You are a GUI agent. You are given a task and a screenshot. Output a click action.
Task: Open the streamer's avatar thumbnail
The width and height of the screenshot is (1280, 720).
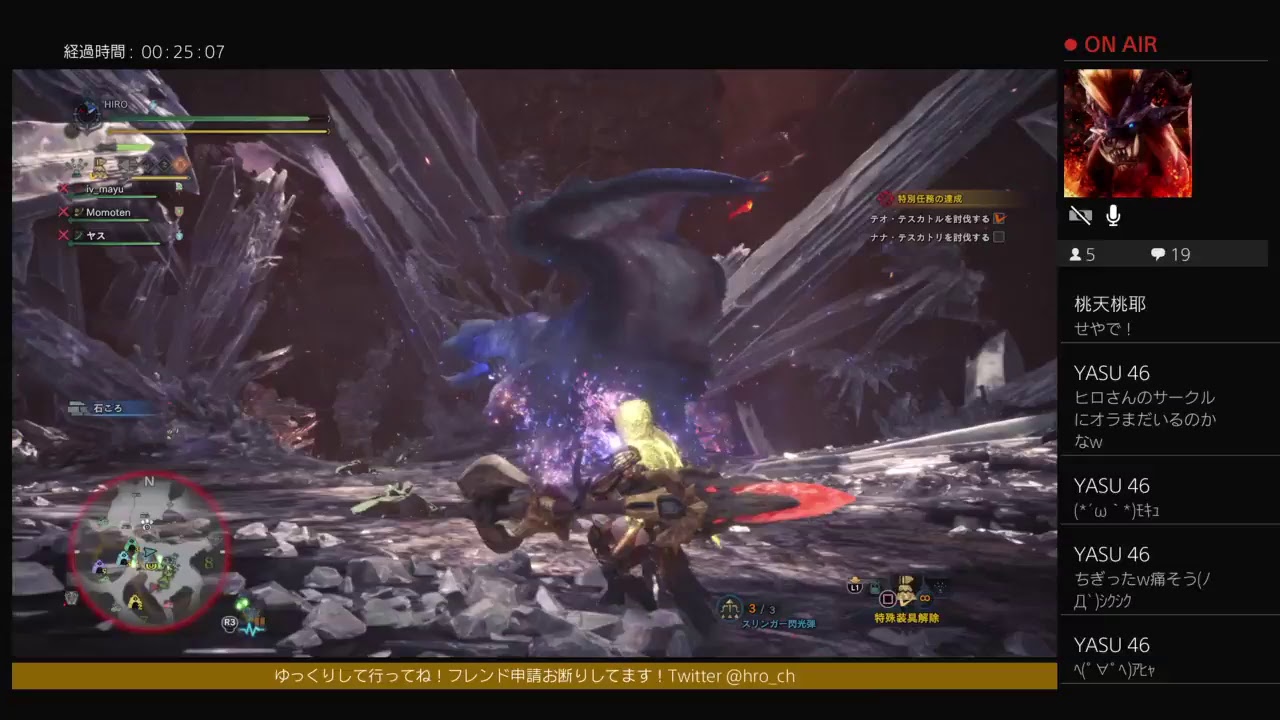1127,133
